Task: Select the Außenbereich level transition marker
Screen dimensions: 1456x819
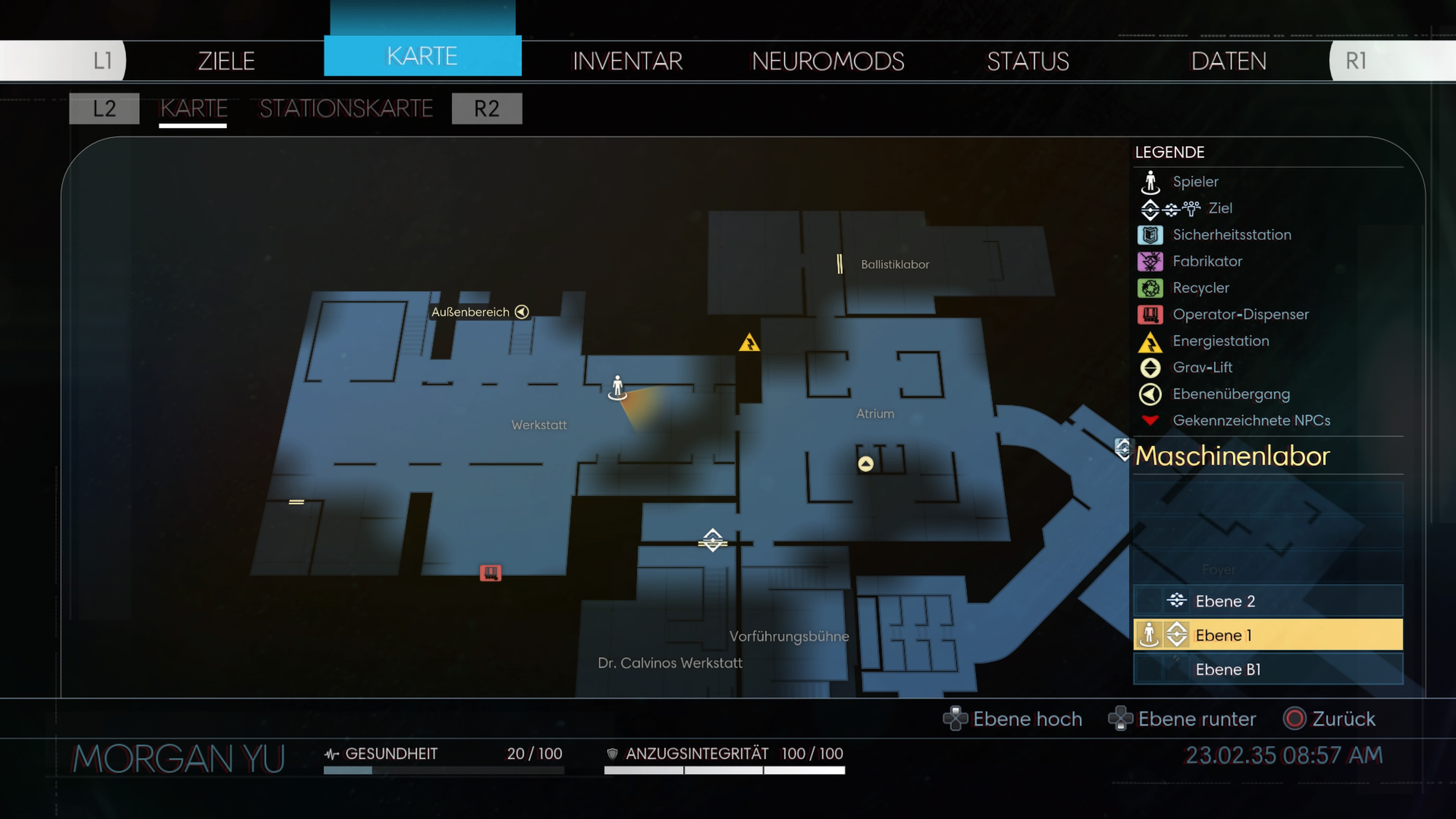Action: click(x=522, y=312)
